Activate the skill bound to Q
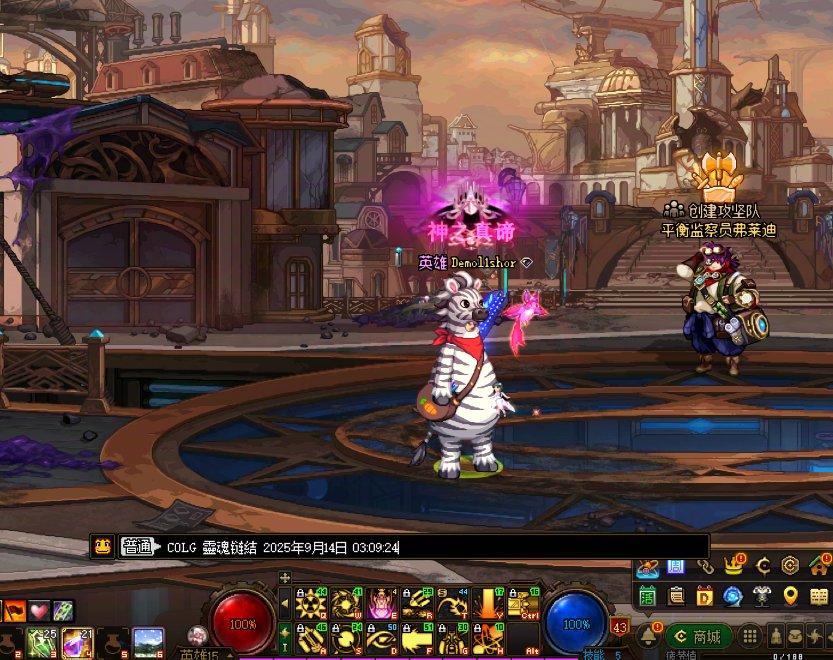The height and width of the screenshot is (660, 833). click(x=311, y=603)
